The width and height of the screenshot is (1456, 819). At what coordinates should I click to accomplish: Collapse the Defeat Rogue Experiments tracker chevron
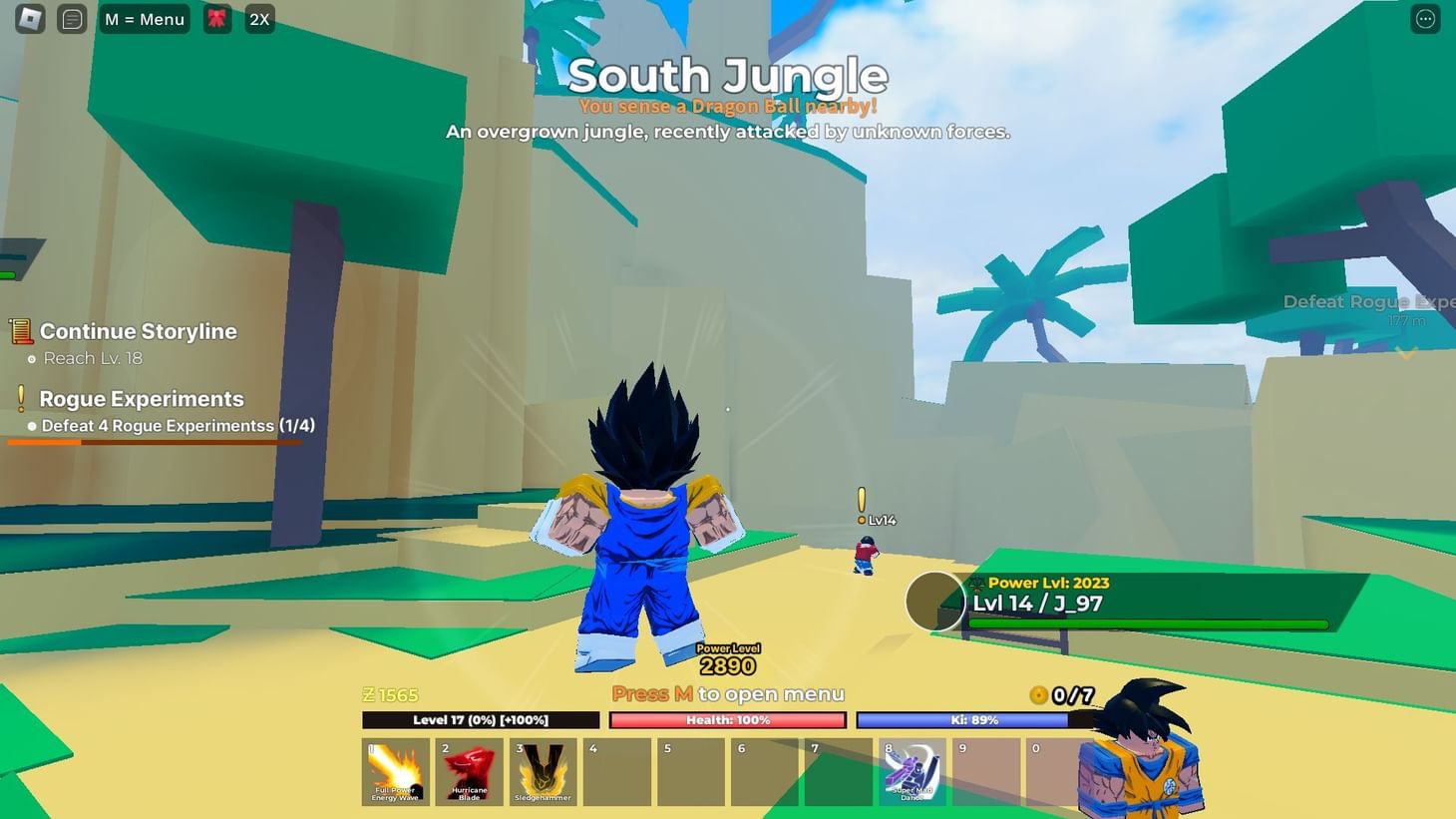pyautogui.click(x=1407, y=352)
